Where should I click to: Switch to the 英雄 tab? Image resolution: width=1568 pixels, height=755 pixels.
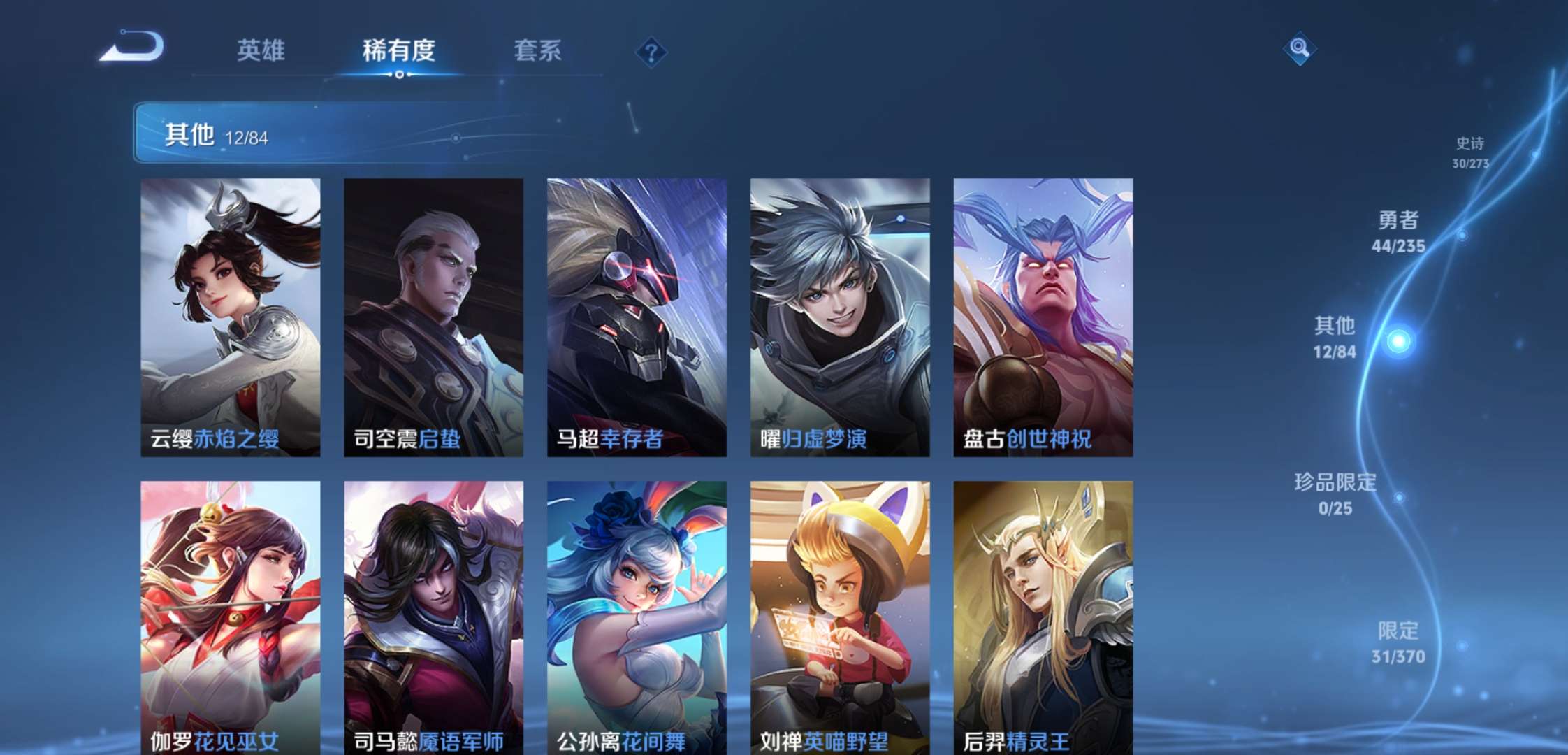point(263,50)
